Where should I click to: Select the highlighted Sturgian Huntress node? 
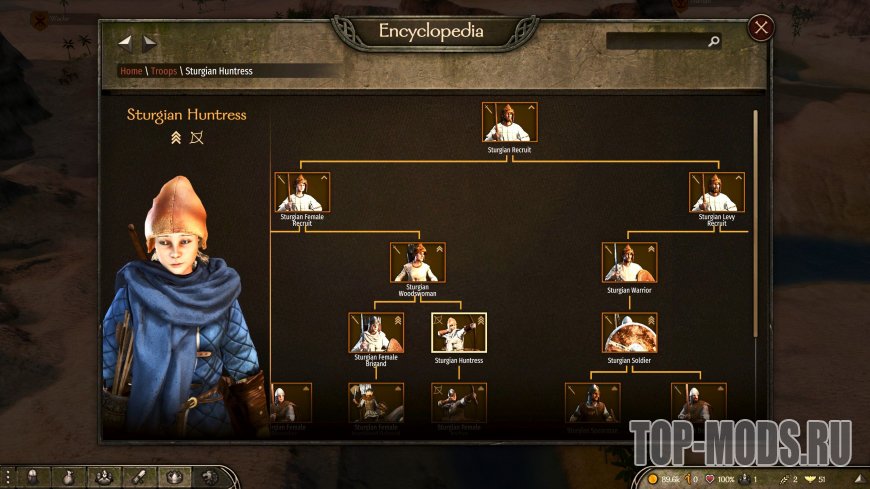coord(459,333)
